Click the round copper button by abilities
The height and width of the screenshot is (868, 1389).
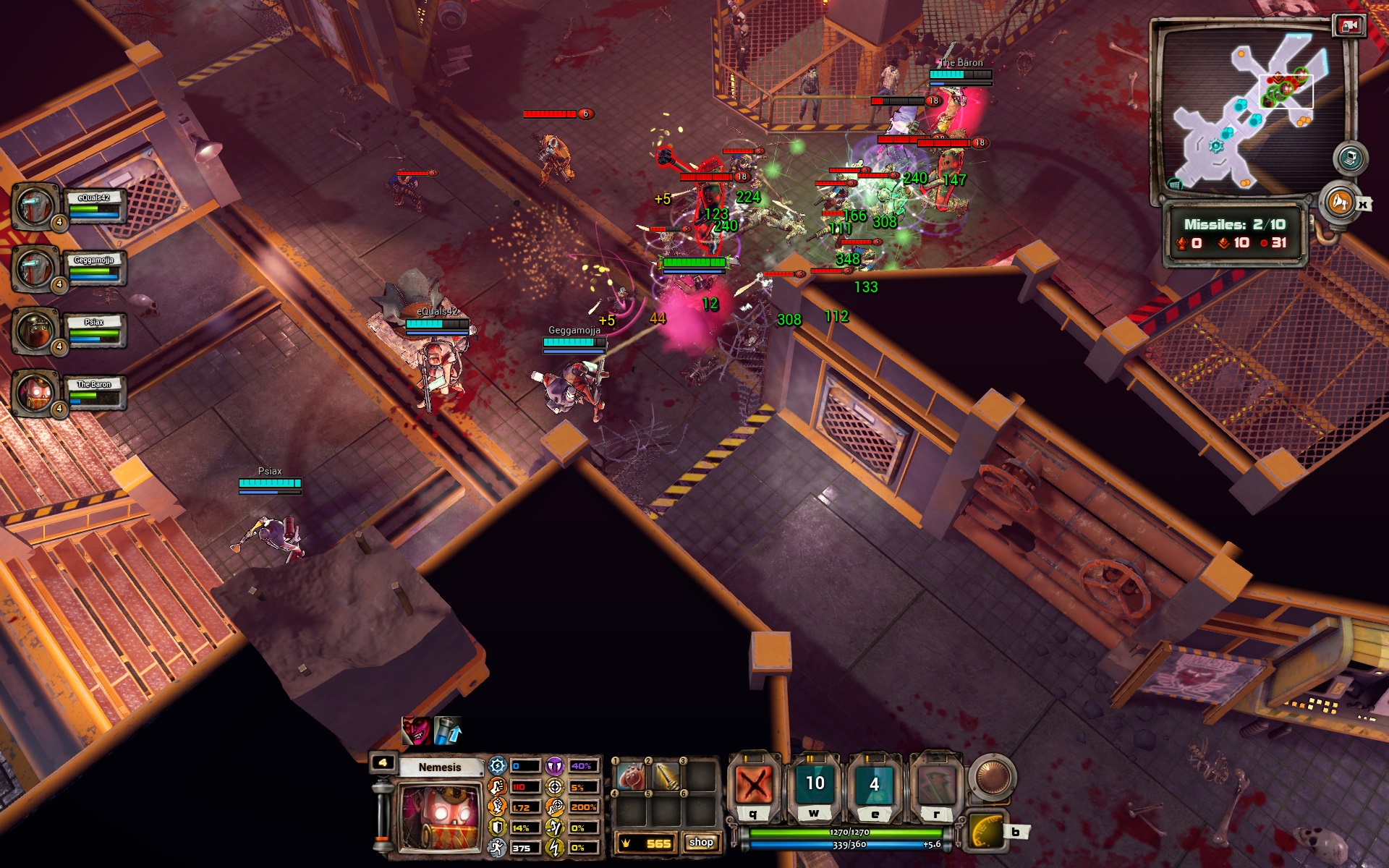click(993, 777)
